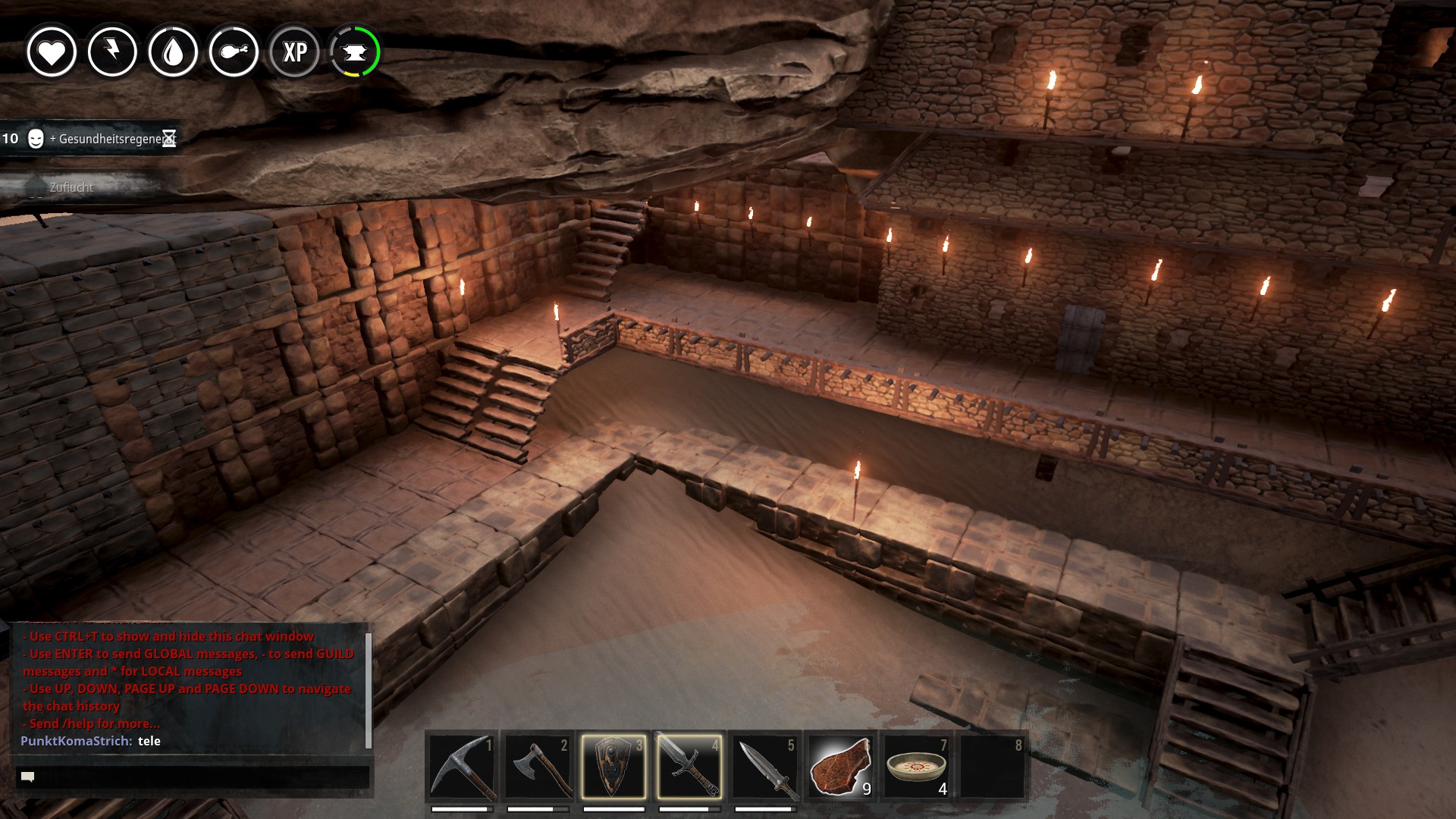Use the raw meat in the hotbar
This screenshot has width=1456, height=819.
[840, 766]
